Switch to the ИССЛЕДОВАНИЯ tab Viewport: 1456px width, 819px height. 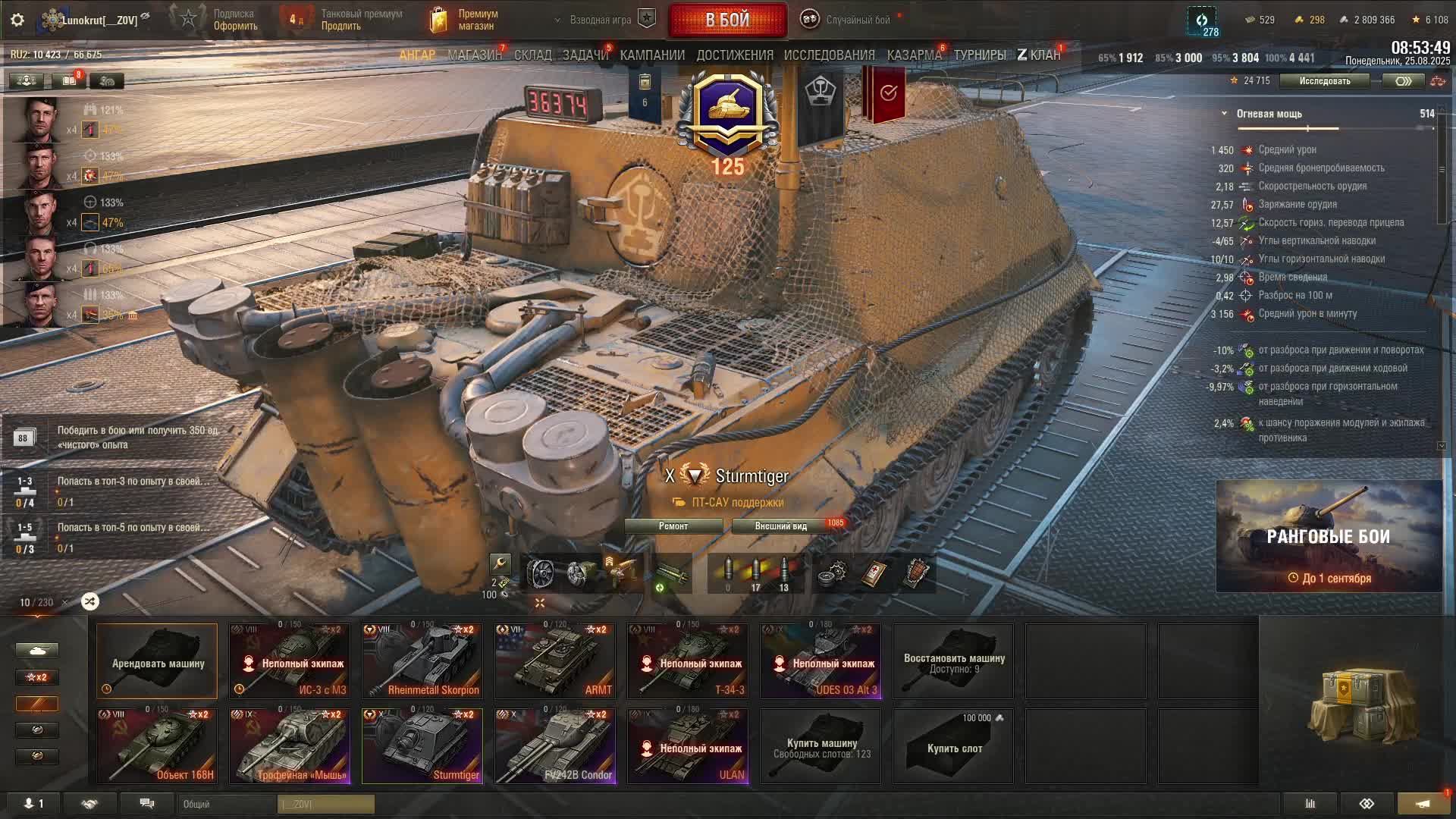click(829, 55)
